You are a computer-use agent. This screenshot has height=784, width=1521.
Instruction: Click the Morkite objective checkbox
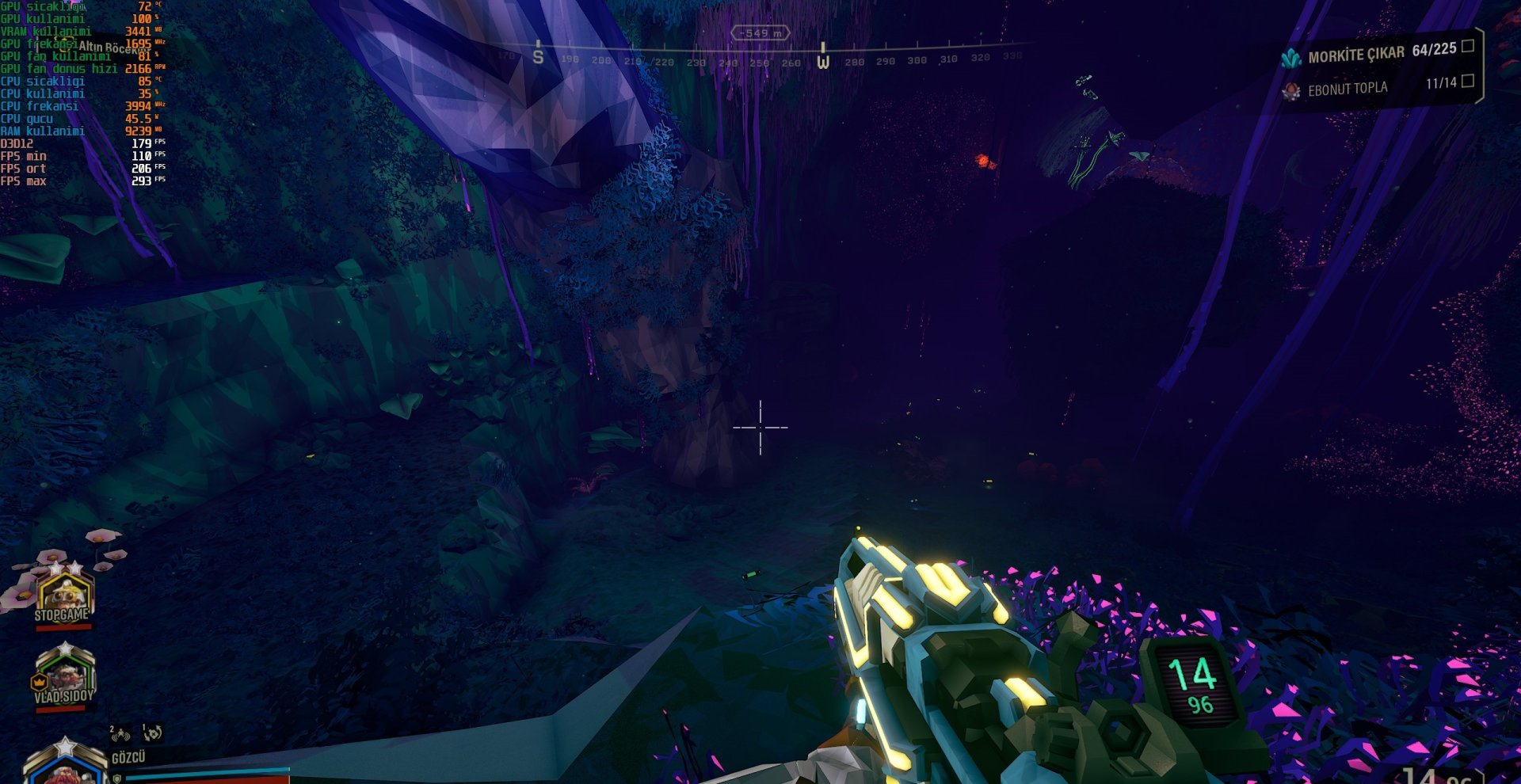(x=1467, y=46)
